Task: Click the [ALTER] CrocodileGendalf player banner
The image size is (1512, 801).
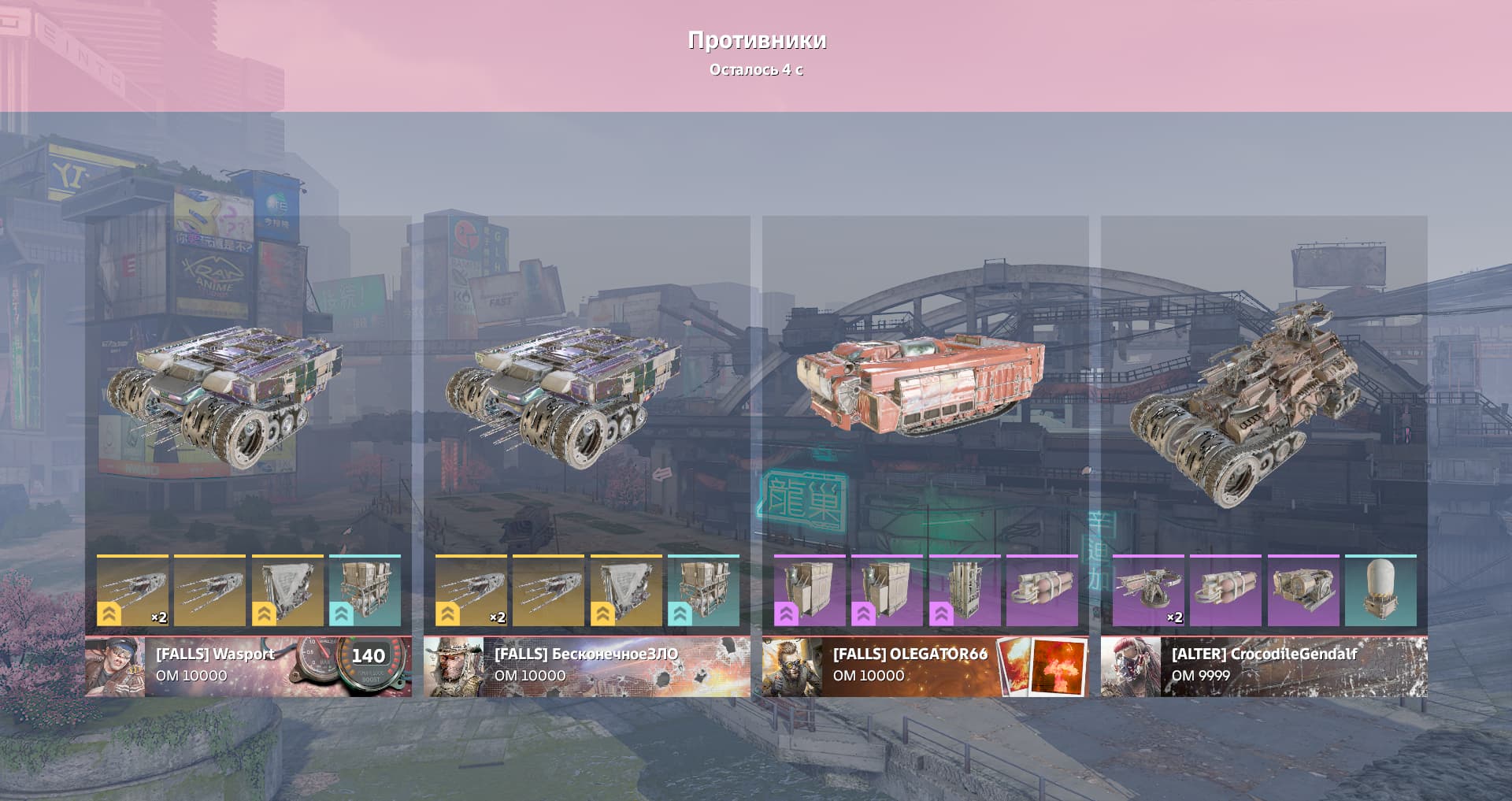Action: point(1264,666)
